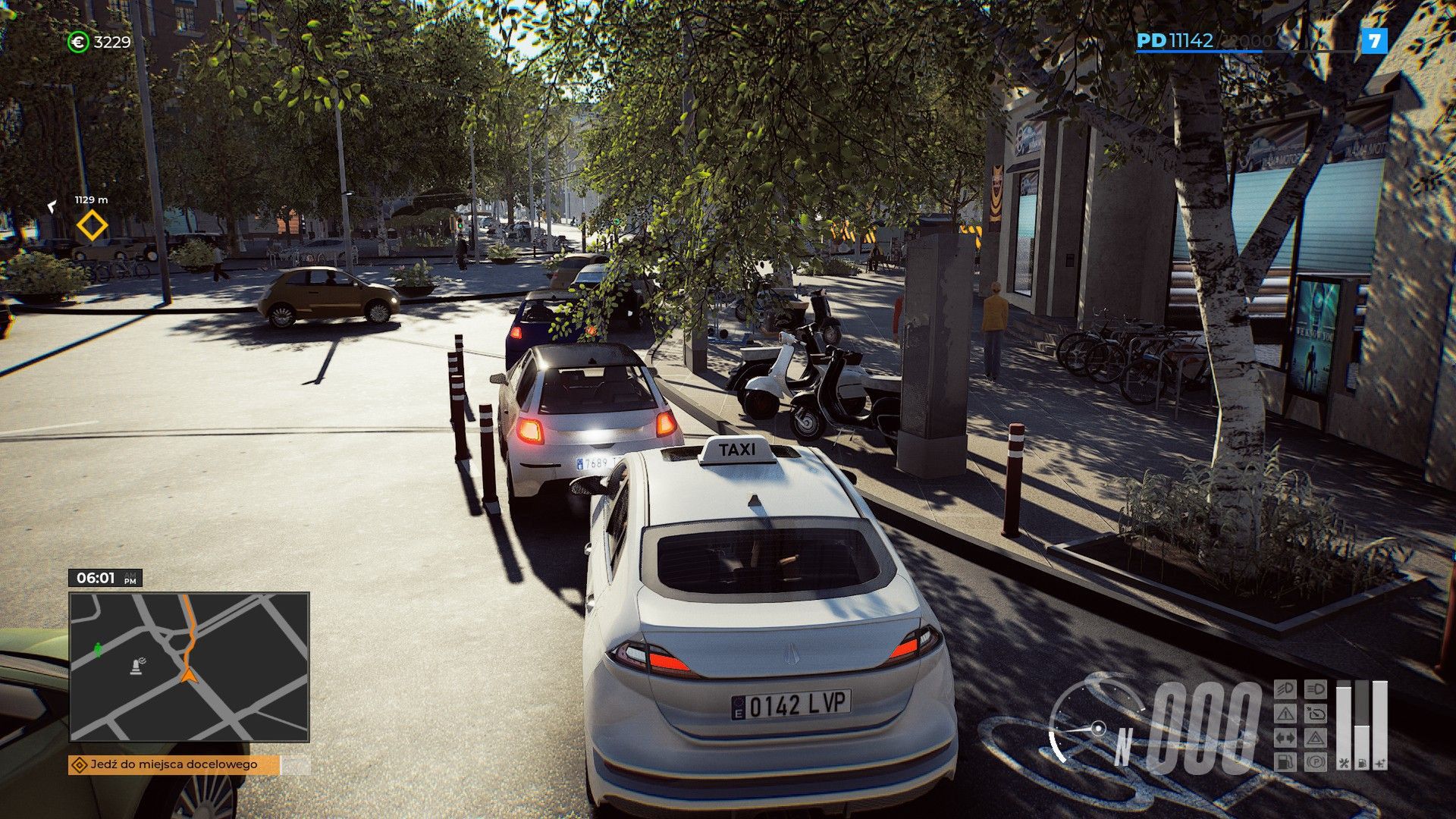Open the 'Jedź do miejsca docelowego' objective
This screenshot has width=1456, height=819.
click(174, 764)
